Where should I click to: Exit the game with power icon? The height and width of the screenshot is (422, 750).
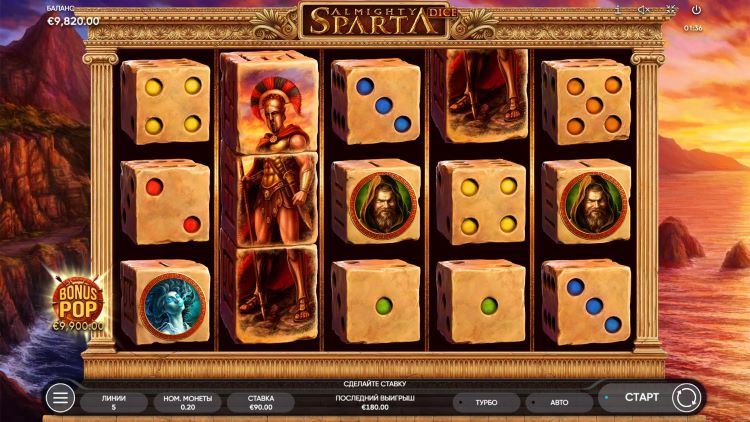pyautogui.click(x=696, y=10)
